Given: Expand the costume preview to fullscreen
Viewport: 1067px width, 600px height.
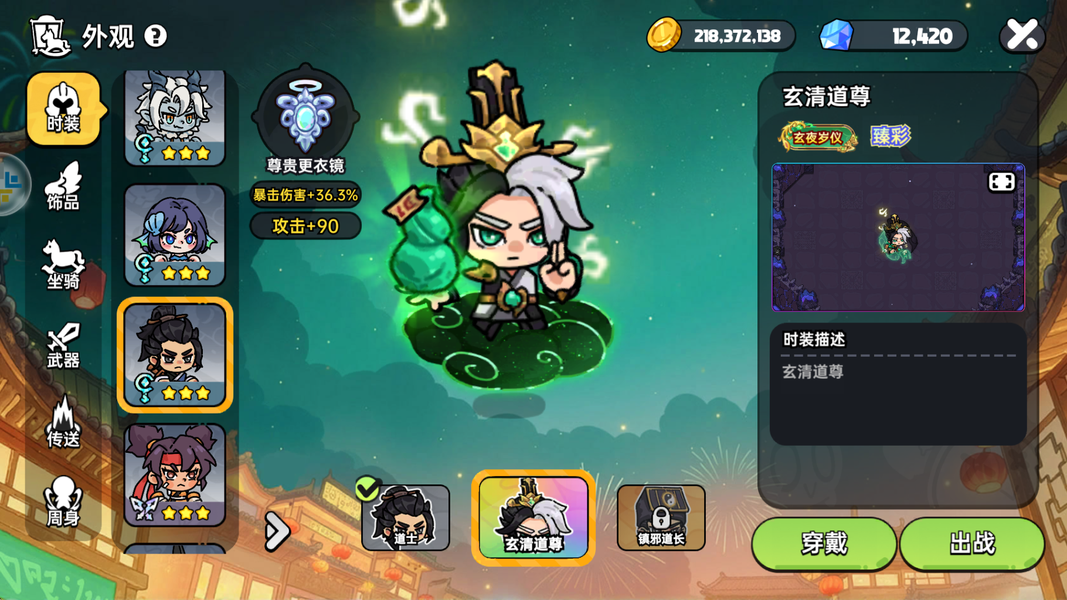Looking at the screenshot, I should point(1001,181).
